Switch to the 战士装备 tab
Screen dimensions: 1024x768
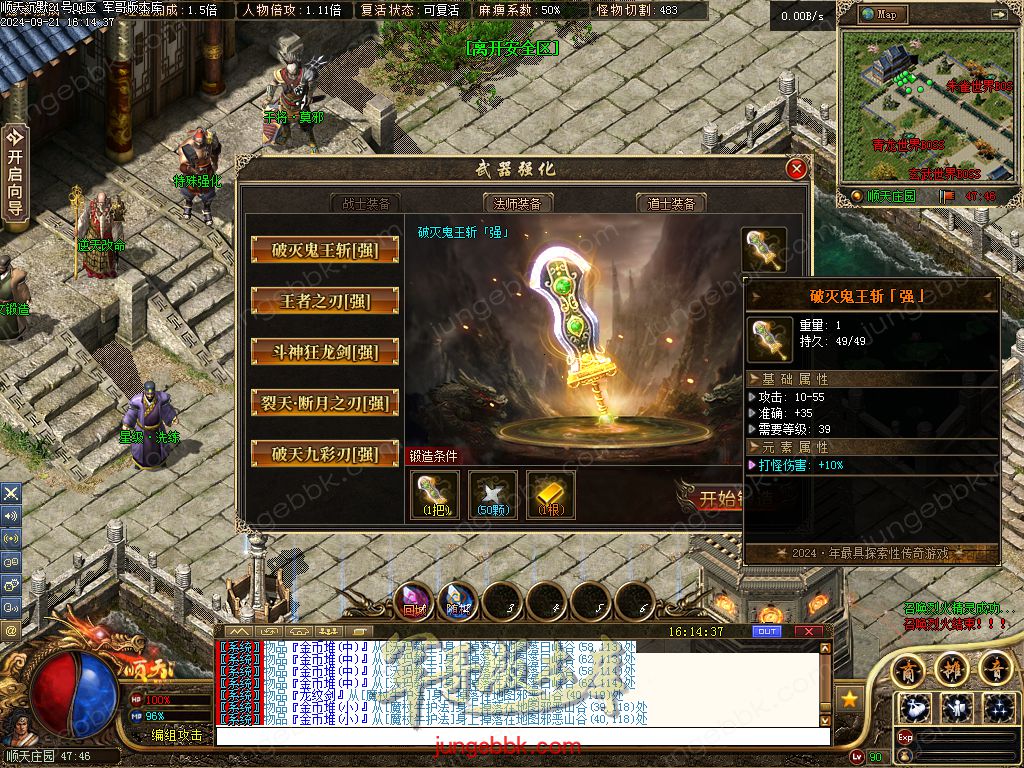click(366, 203)
